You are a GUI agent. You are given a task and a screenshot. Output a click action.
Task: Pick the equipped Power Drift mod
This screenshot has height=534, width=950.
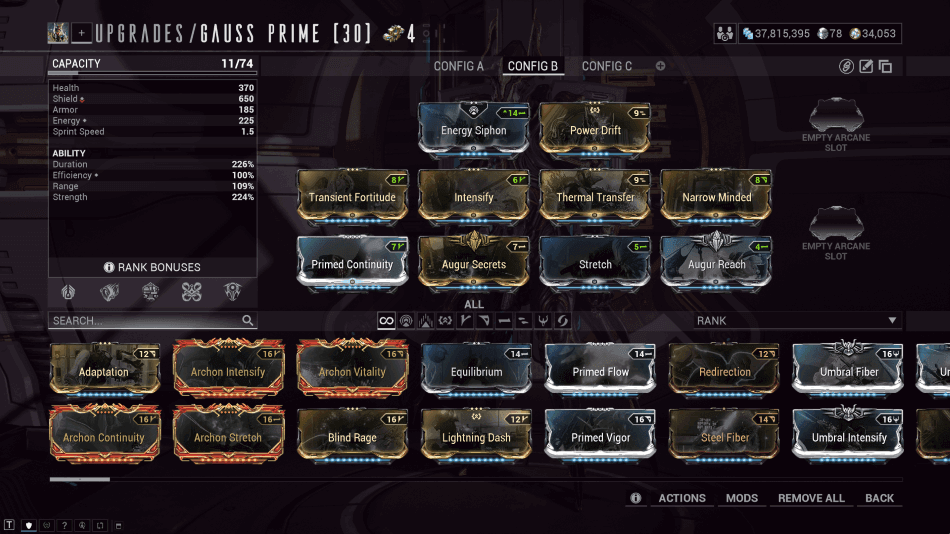(x=595, y=129)
